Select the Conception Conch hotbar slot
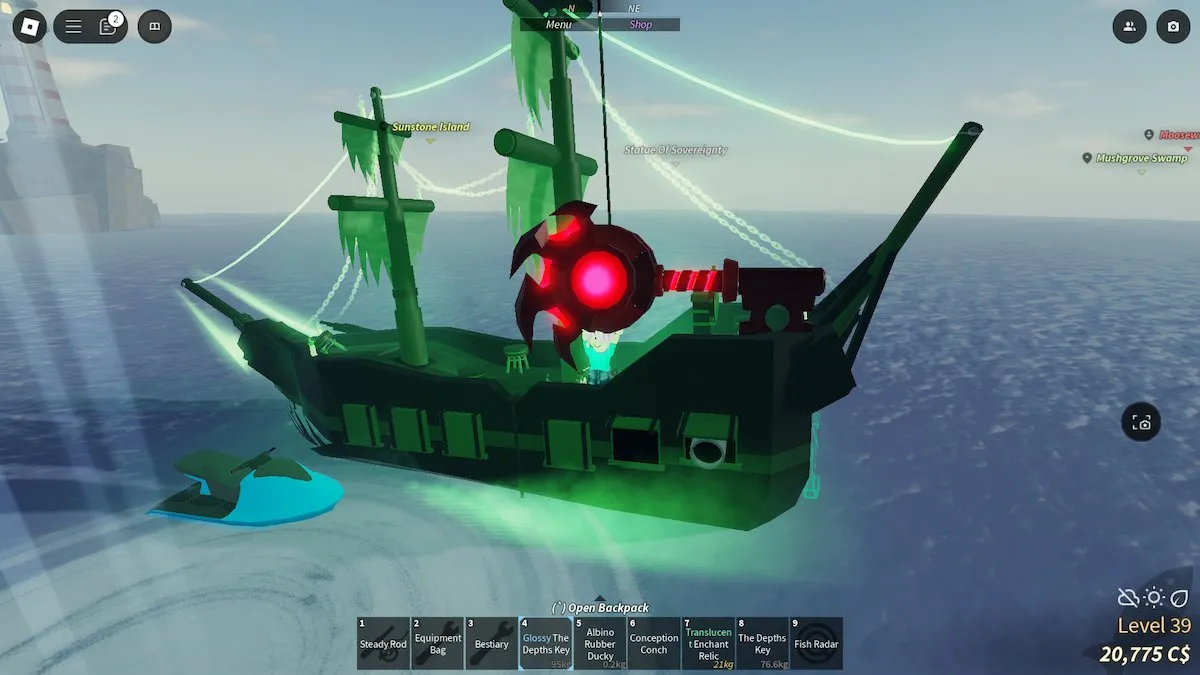This screenshot has width=1200, height=675. [x=654, y=643]
